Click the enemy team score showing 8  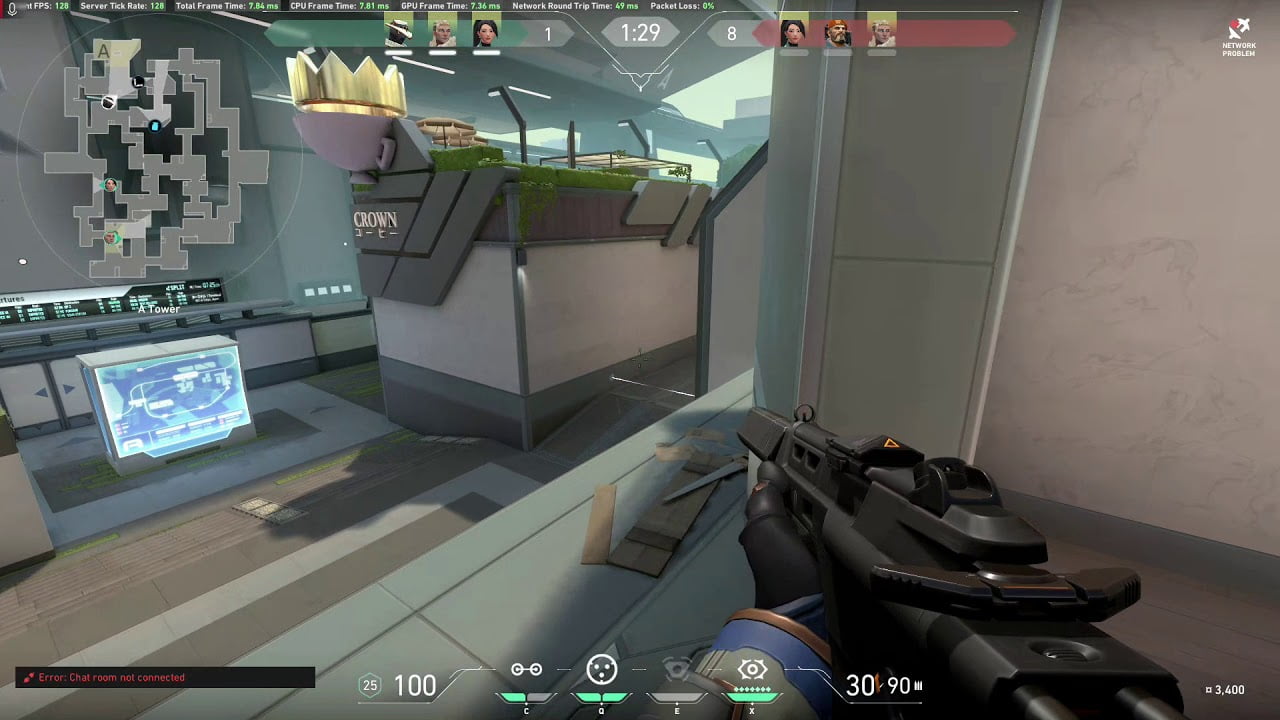pos(731,33)
